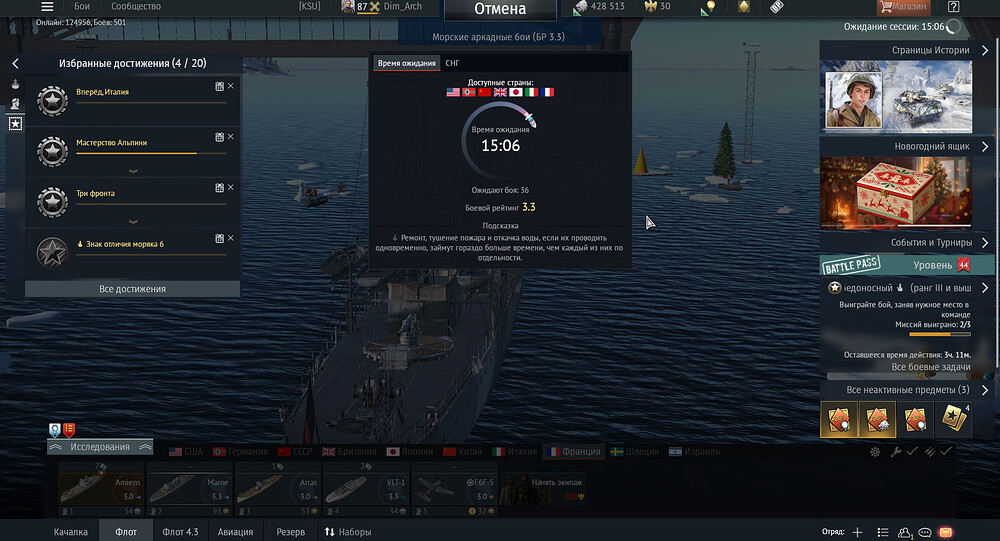Image resolution: width=1000 pixels, height=541 pixels.
Task: Open the orange mail envelope icon
Action: click(945, 532)
